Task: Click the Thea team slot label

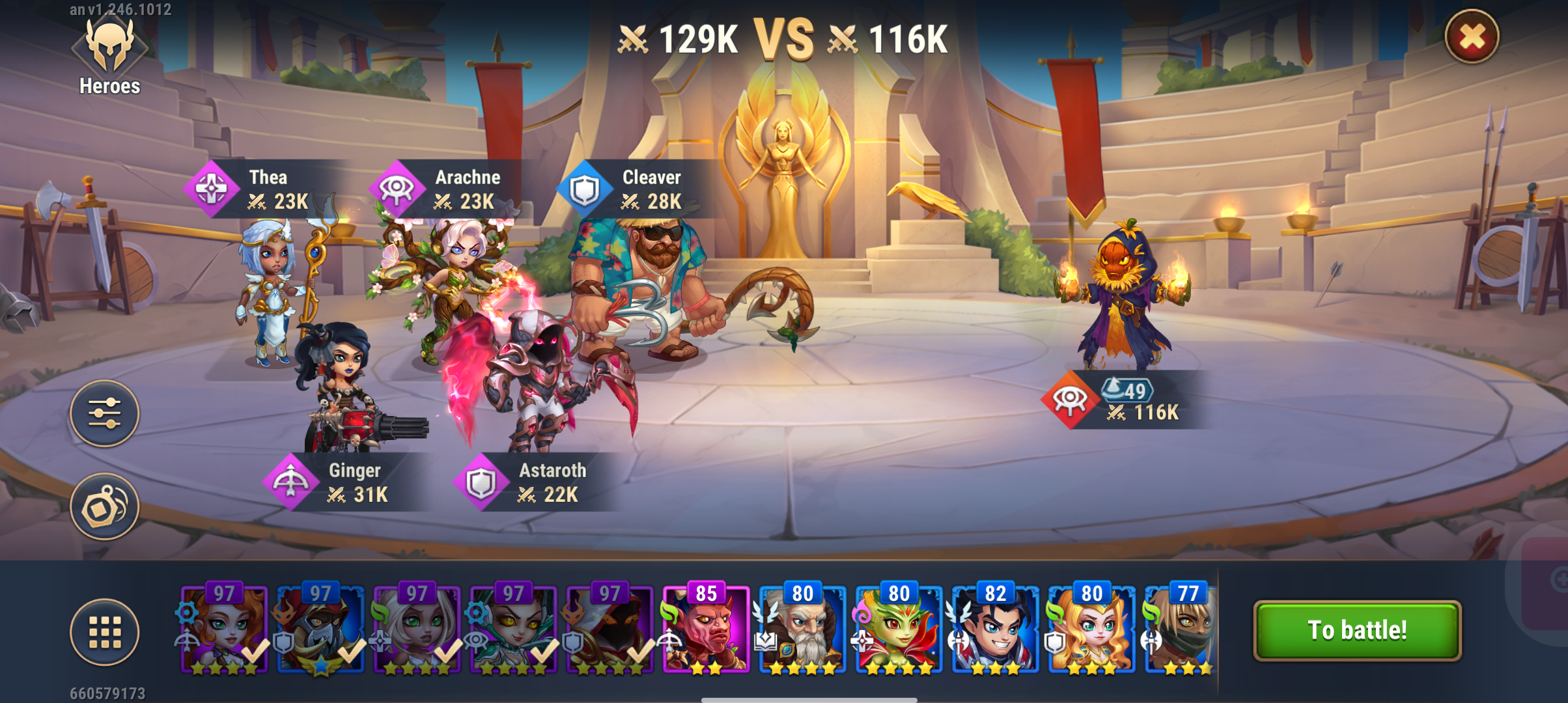Action: point(267,189)
